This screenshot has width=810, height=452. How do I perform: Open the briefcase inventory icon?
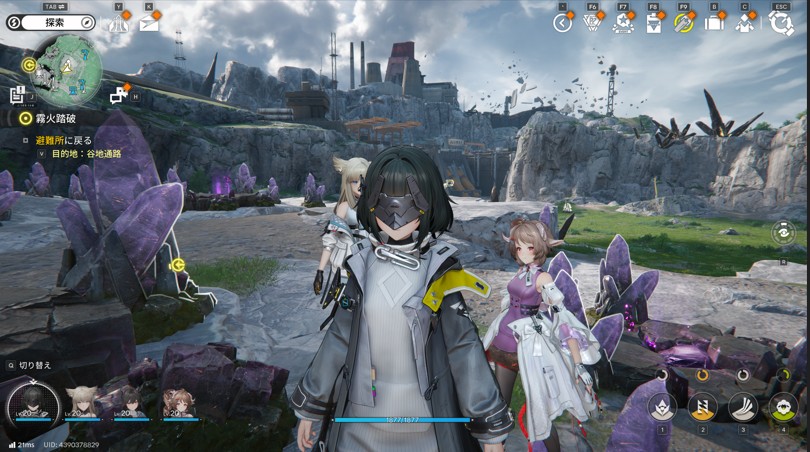click(714, 23)
